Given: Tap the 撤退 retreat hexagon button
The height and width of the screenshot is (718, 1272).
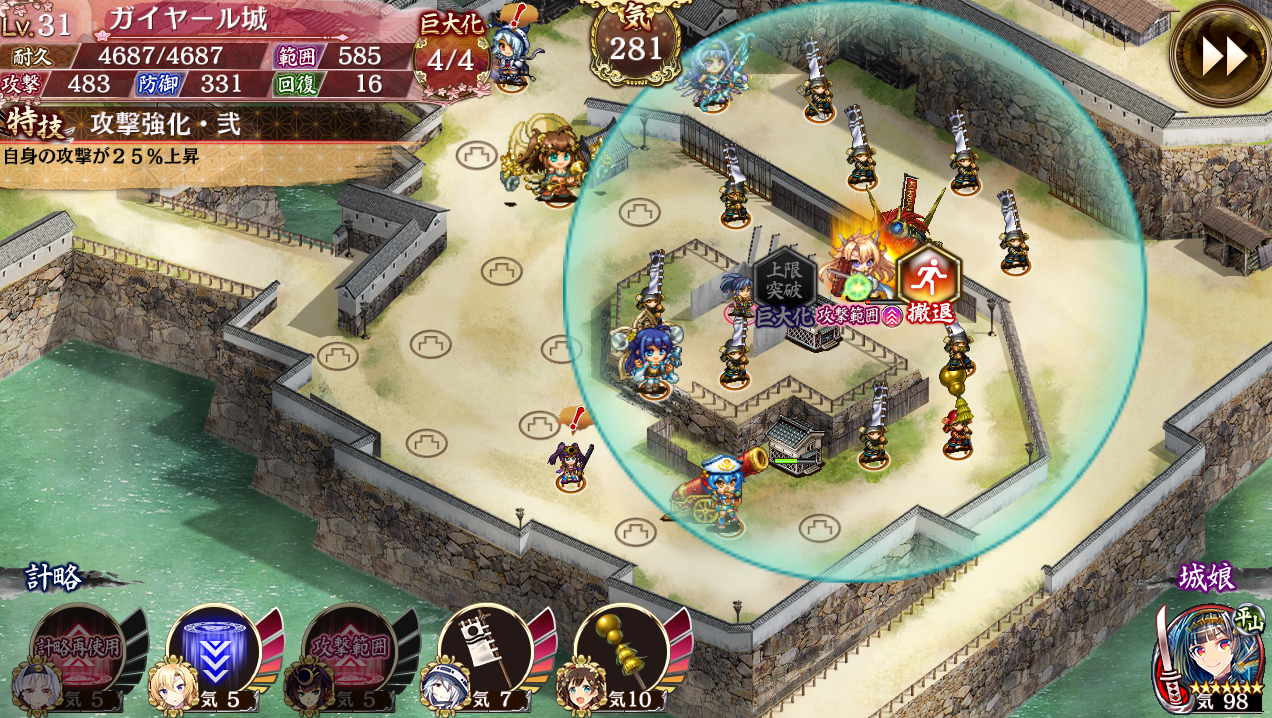Looking at the screenshot, I should click(928, 279).
